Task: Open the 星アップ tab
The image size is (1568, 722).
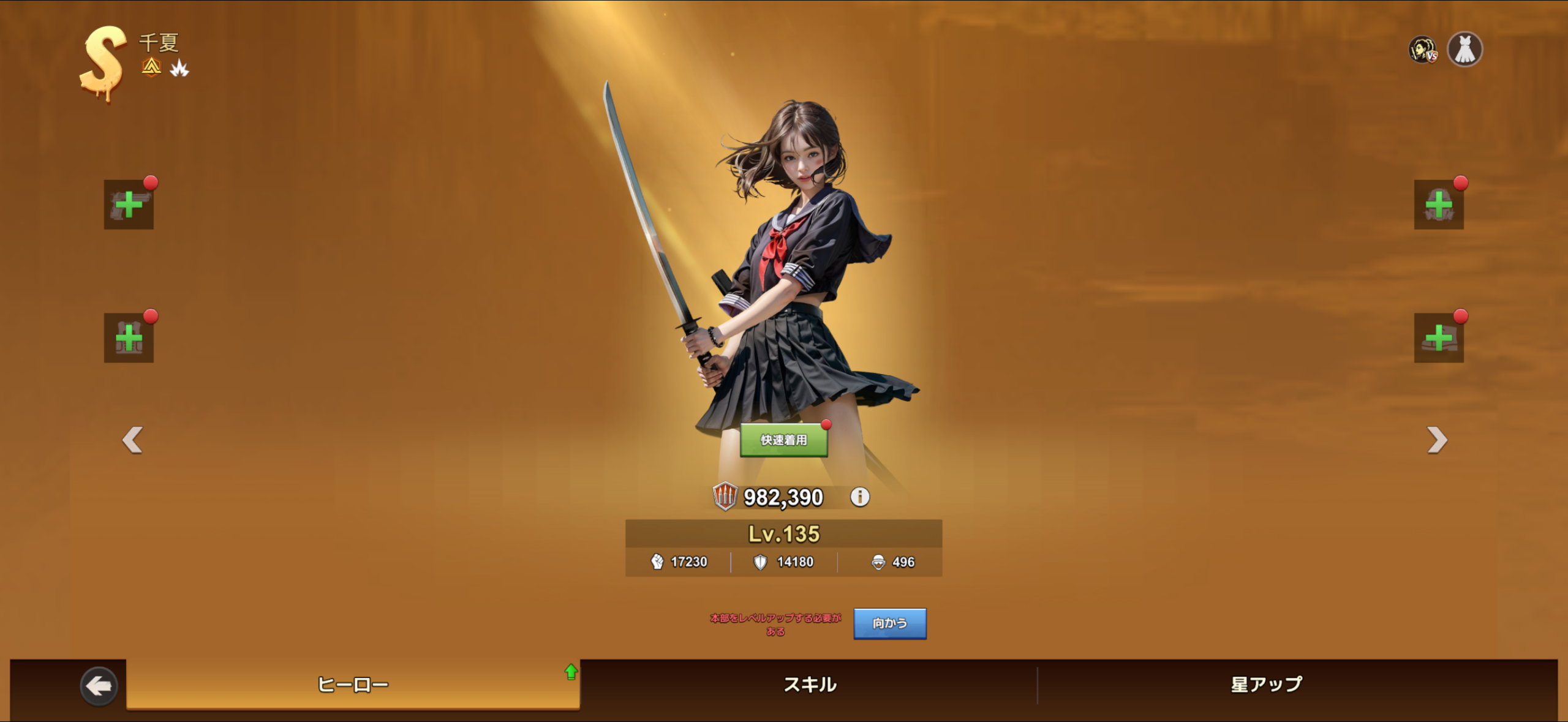Action: tap(1266, 685)
